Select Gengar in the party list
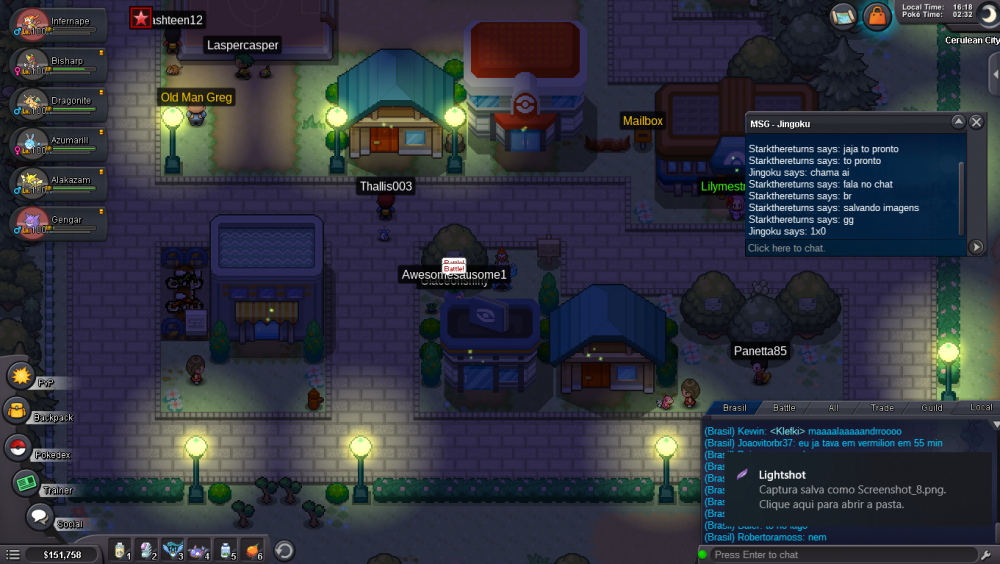Viewport: 1000px width, 564px height. (x=33, y=222)
